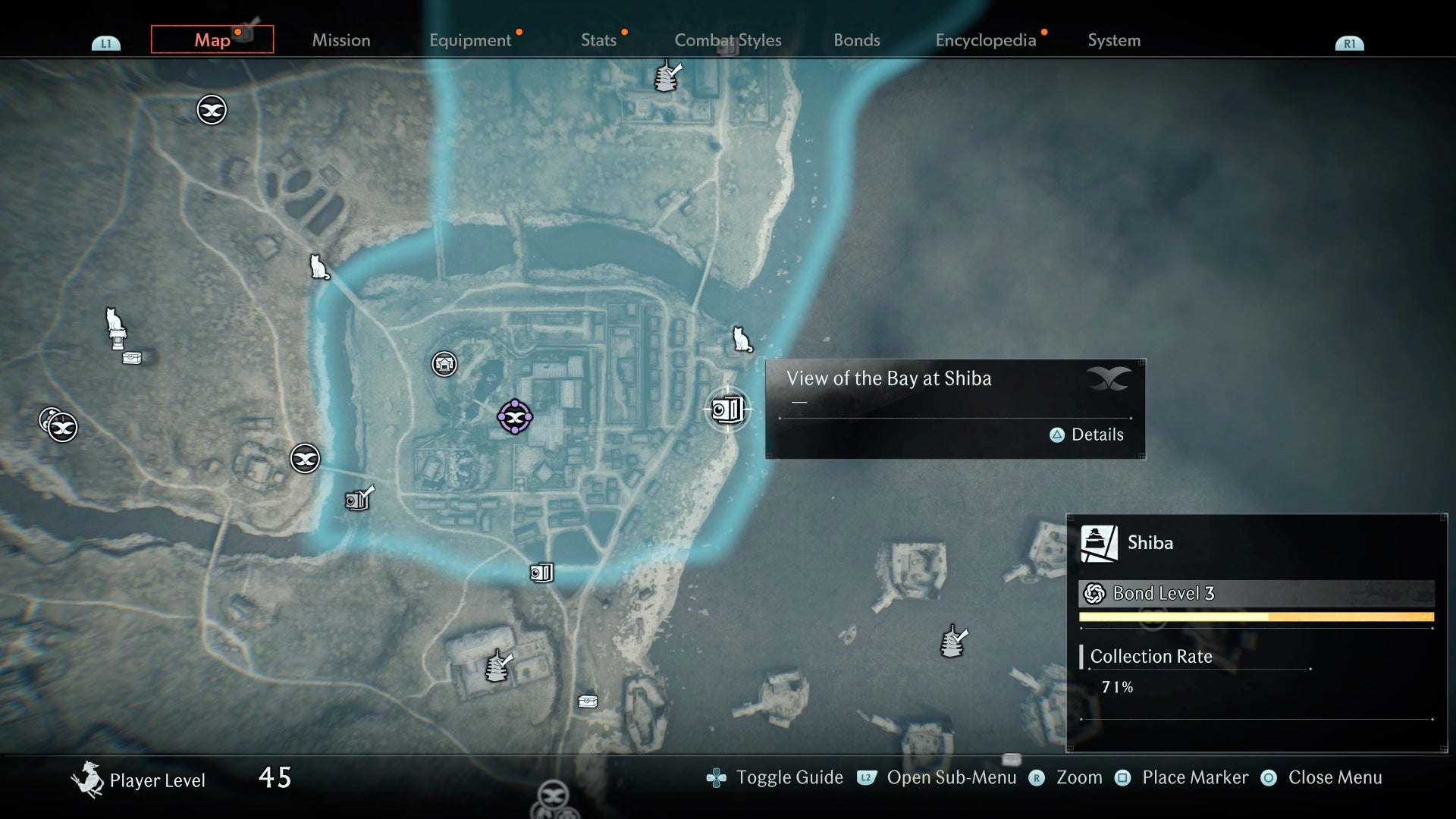
Task: Choose Close Menu at bottom right
Action: [1336, 777]
